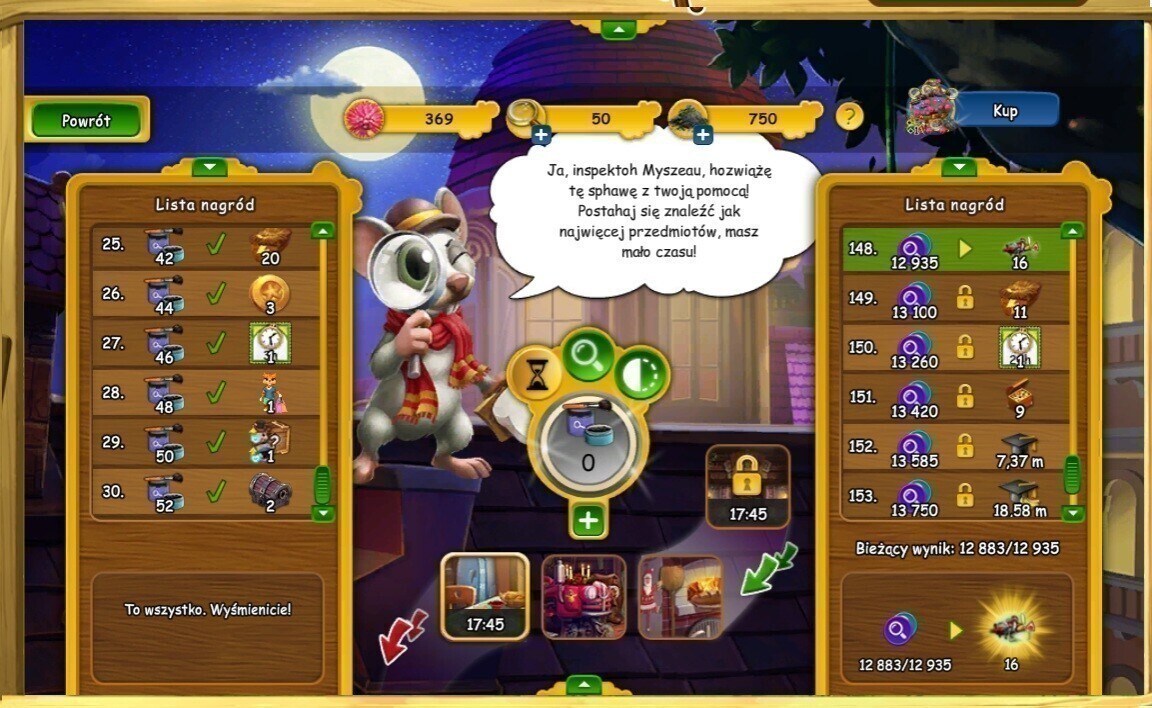
Task: Select the half-circle contrast mode icon
Action: coord(641,374)
